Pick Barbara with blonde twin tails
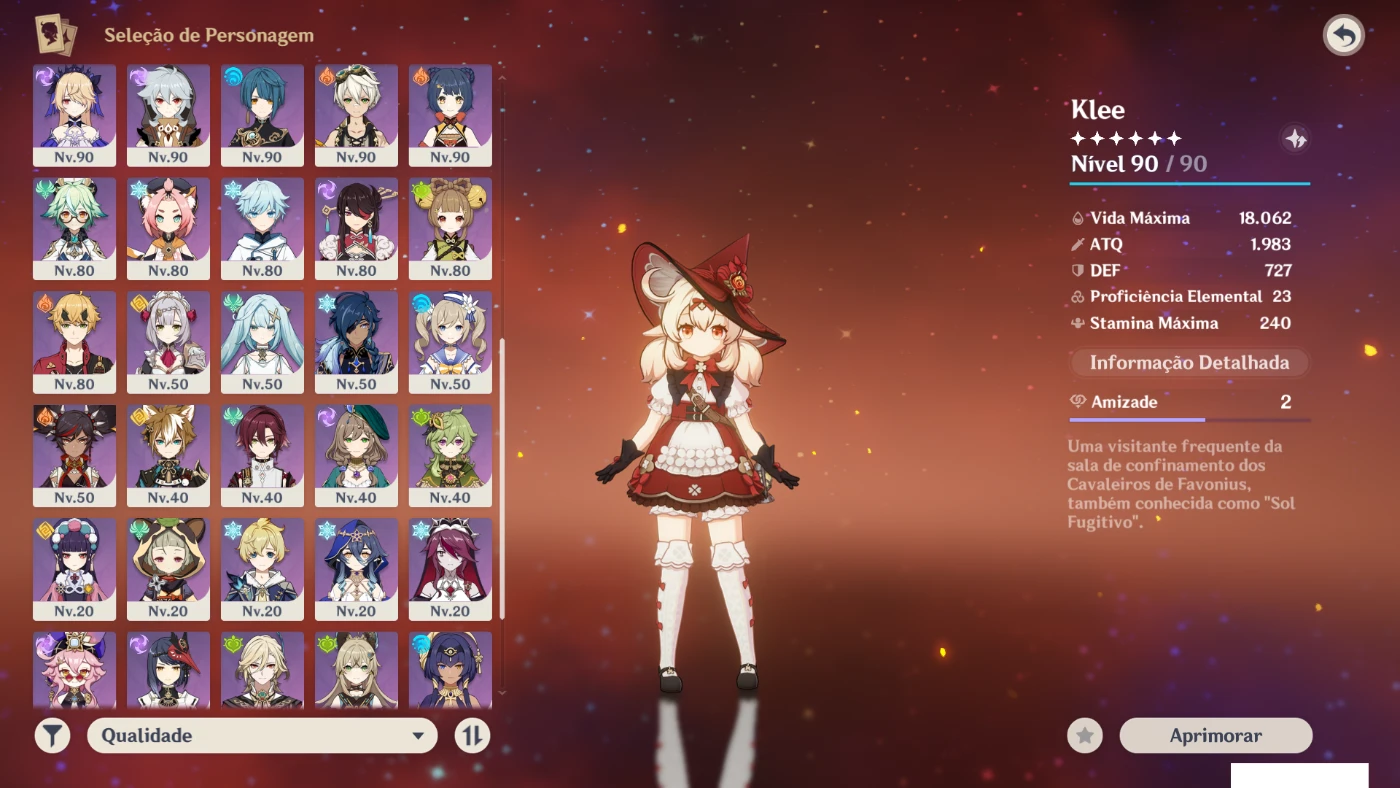Screen dimensions: 1400x788 pyautogui.click(x=450, y=341)
